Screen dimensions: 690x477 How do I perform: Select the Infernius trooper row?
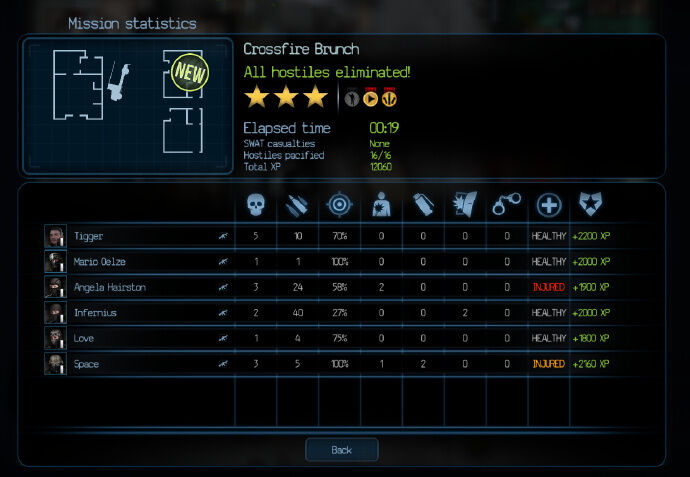click(140, 313)
